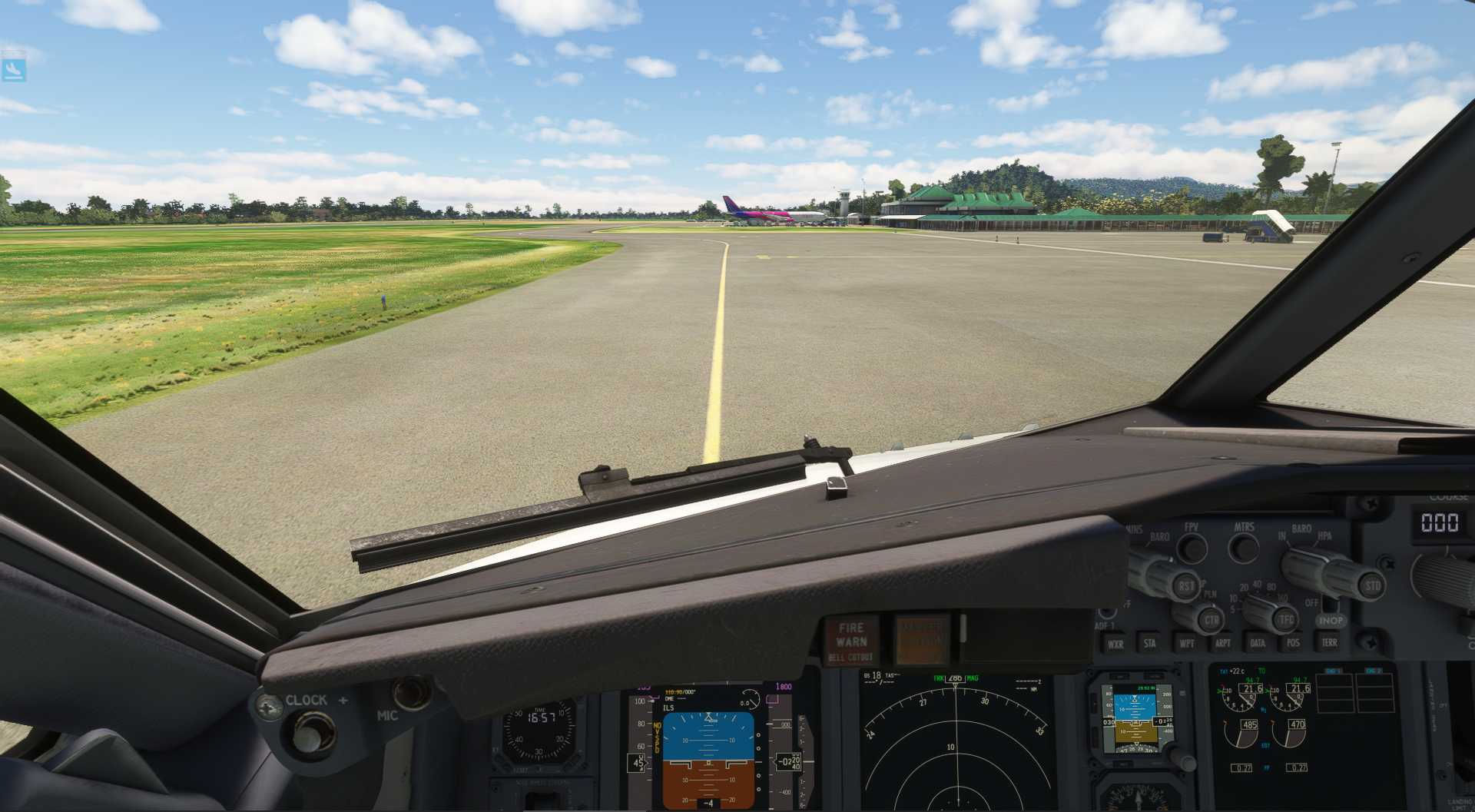Toggle the WPT waypoint map button
1475x812 pixels.
coord(1186,642)
